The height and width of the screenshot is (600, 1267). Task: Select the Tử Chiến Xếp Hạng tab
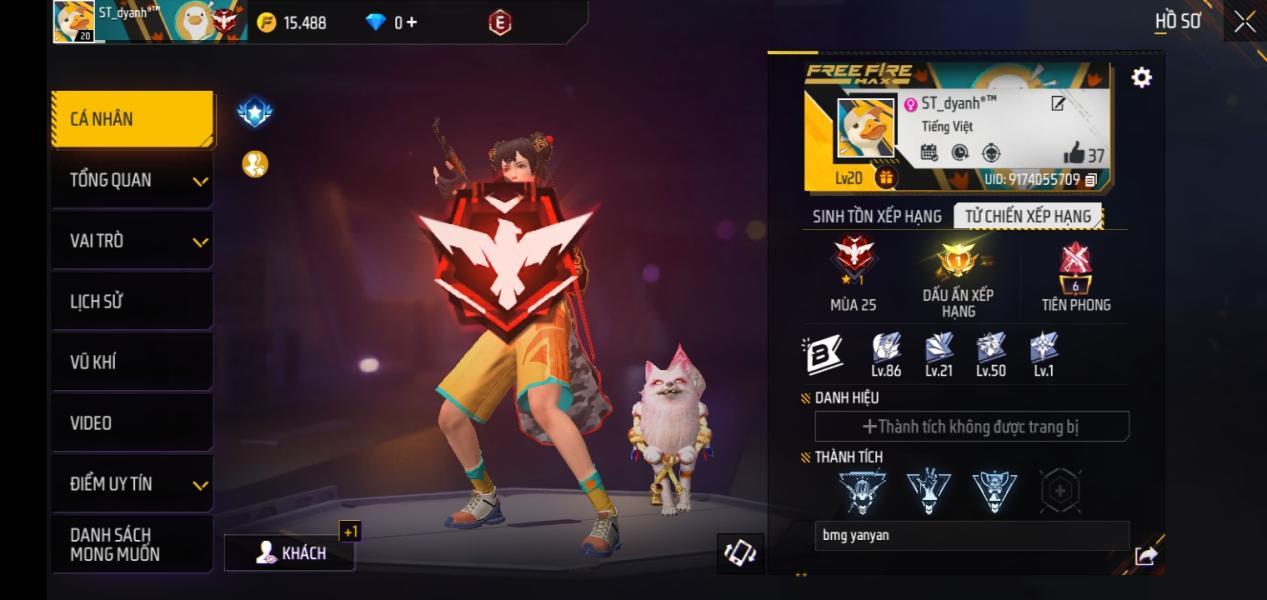point(1028,216)
